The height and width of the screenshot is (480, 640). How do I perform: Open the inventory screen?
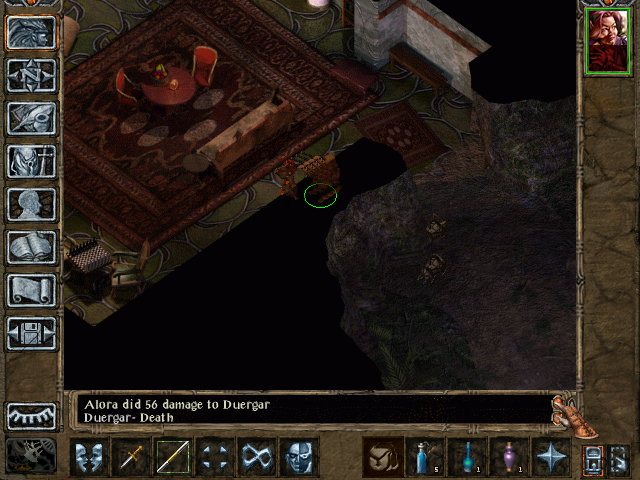click(x=32, y=161)
